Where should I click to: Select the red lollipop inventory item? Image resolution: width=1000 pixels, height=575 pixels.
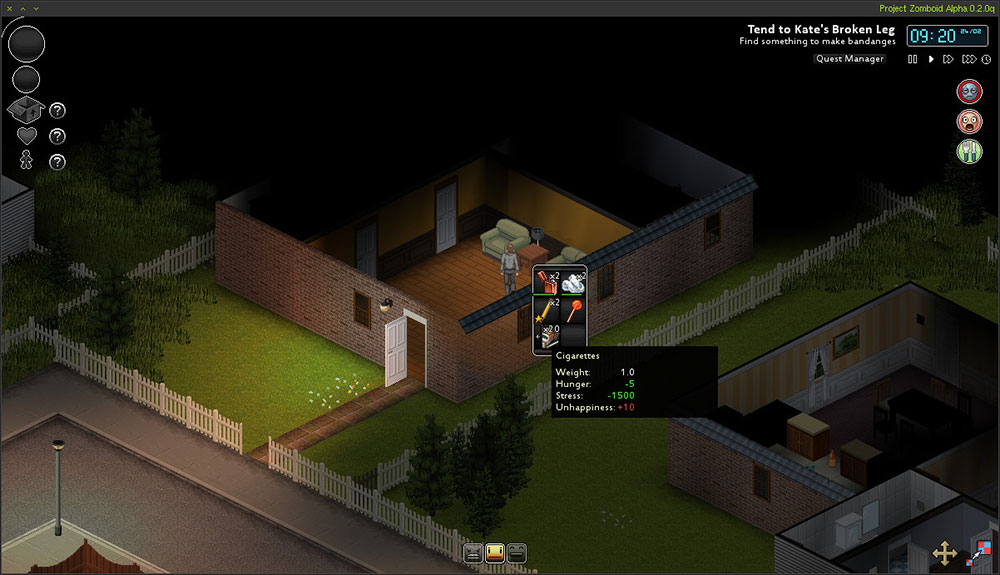point(573,310)
